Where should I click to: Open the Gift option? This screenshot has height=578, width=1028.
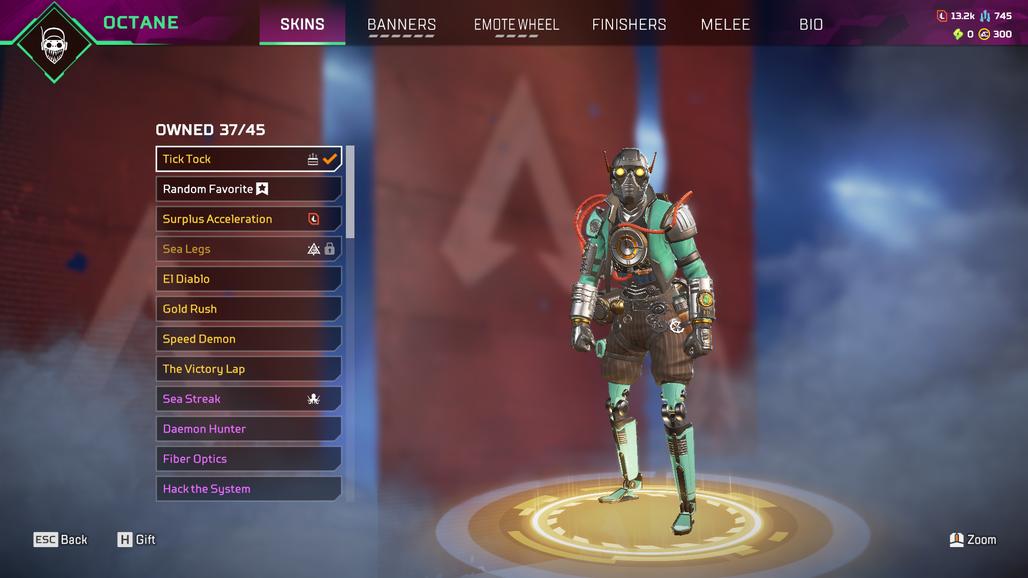pyautogui.click(x=137, y=540)
